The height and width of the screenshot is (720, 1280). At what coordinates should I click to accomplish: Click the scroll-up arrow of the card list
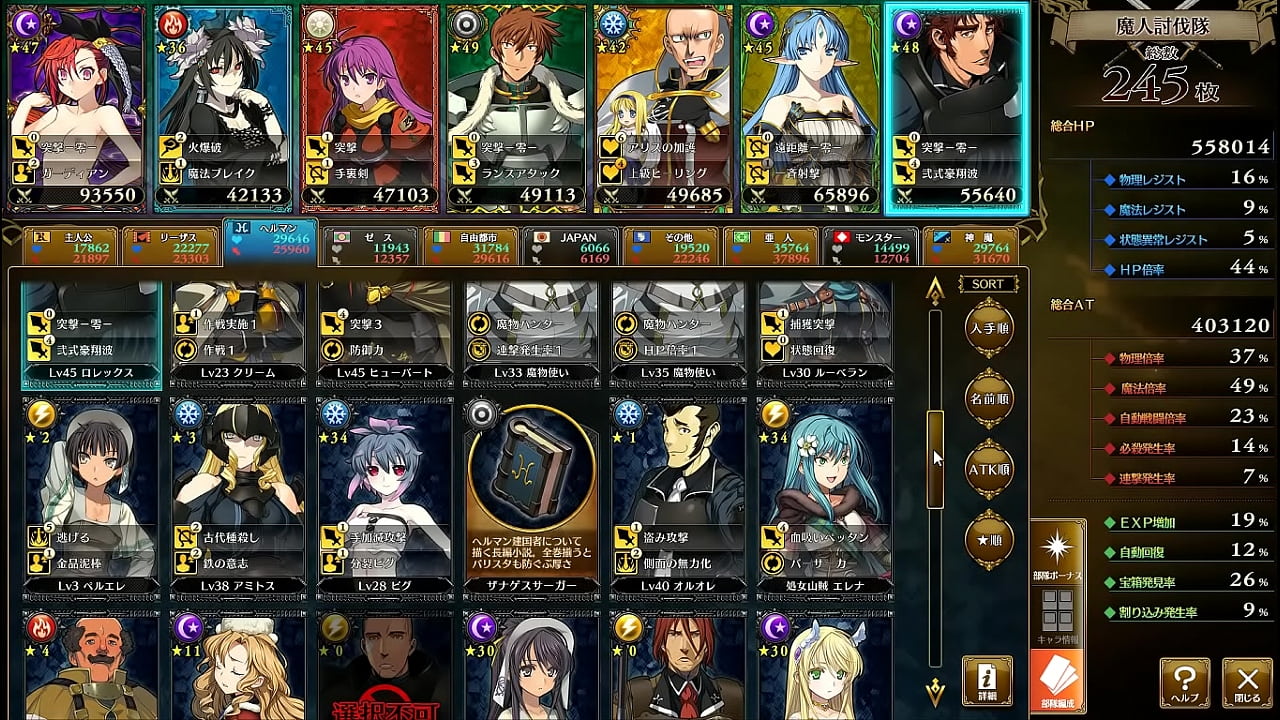click(x=935, y=291)
